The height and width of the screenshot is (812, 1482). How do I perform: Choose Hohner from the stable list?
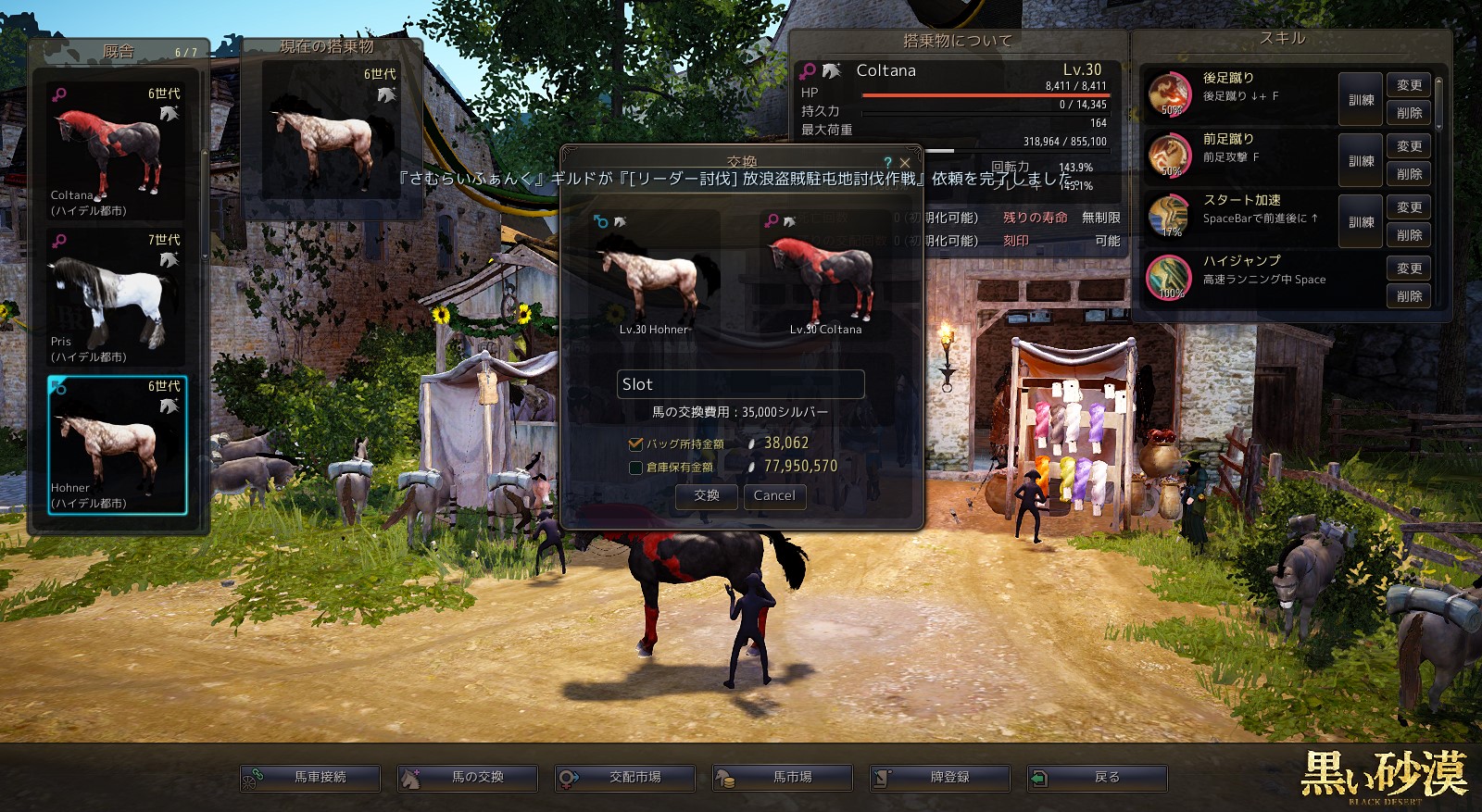click(117, 444)
